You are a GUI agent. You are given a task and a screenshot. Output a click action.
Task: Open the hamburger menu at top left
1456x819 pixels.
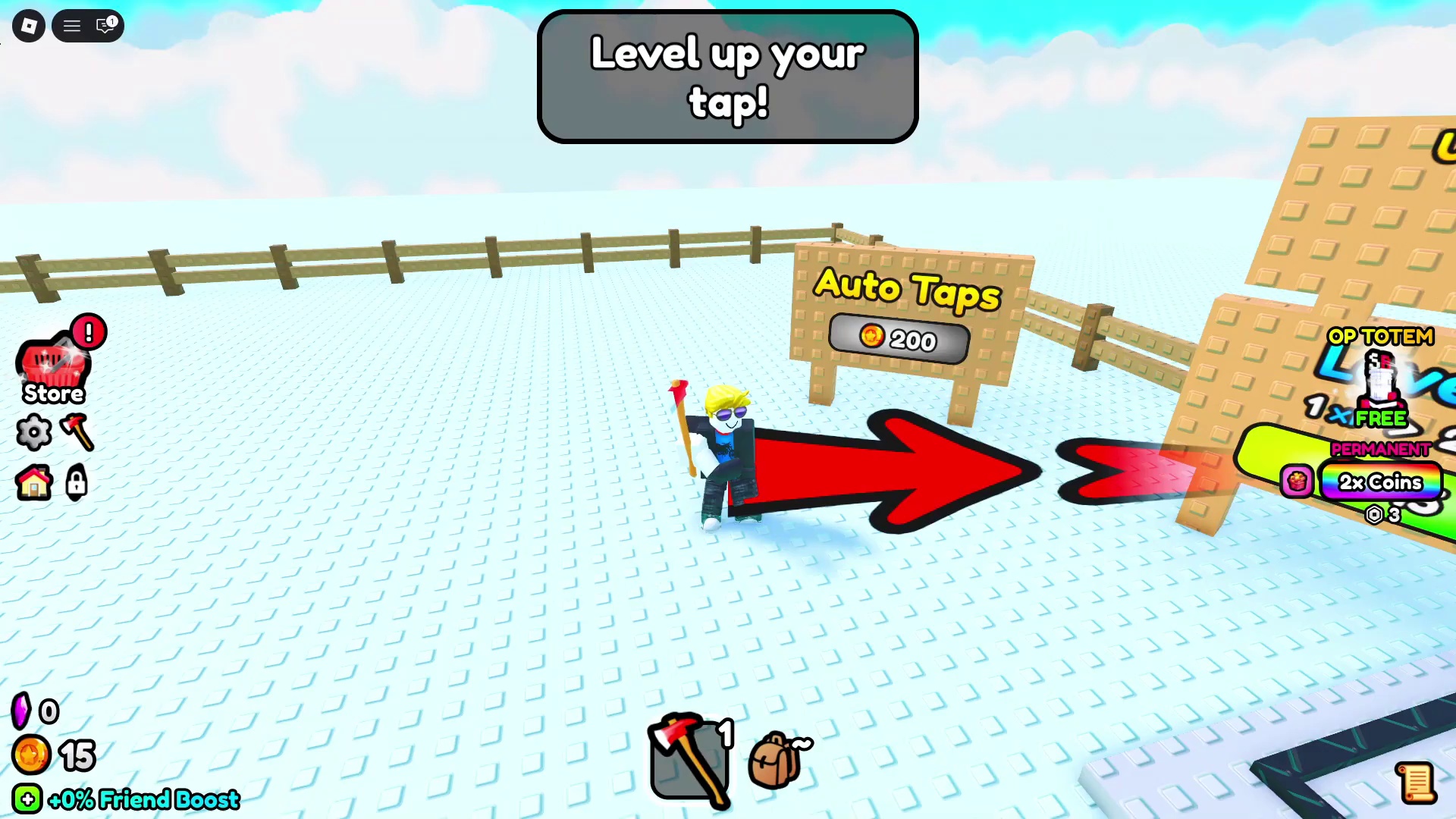(71, 25)
